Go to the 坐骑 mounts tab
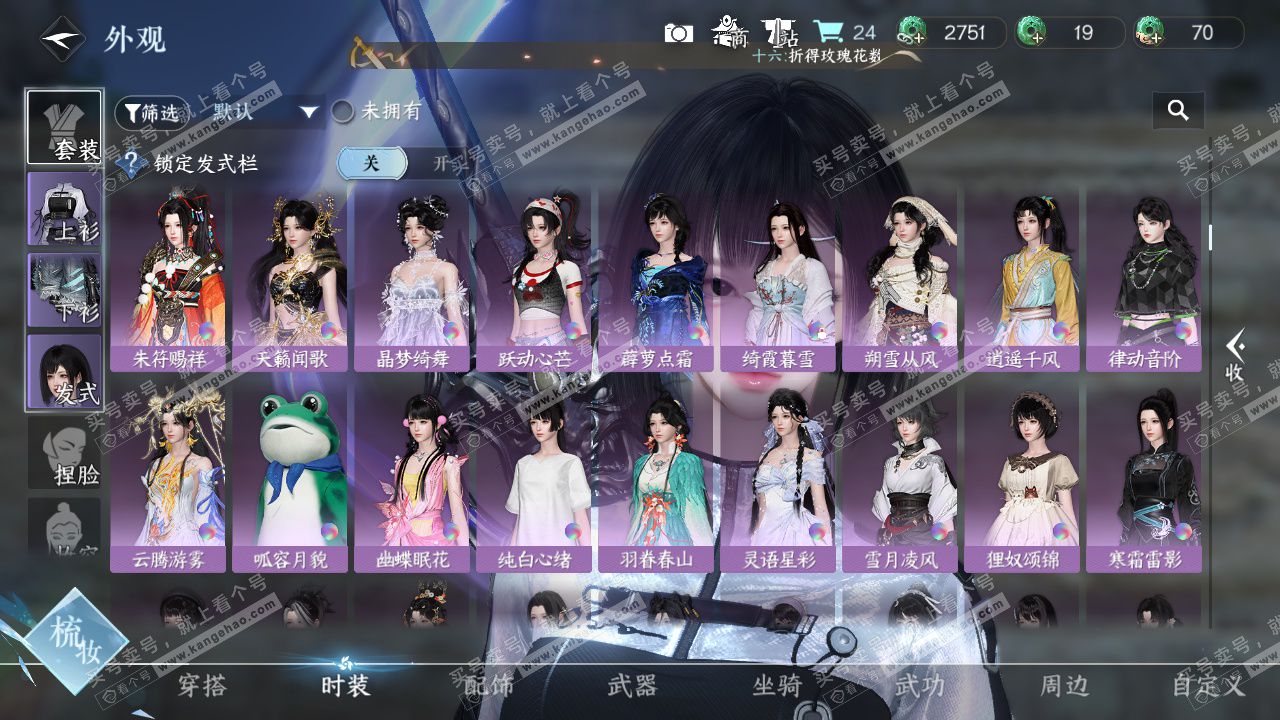 click(777, 686)
